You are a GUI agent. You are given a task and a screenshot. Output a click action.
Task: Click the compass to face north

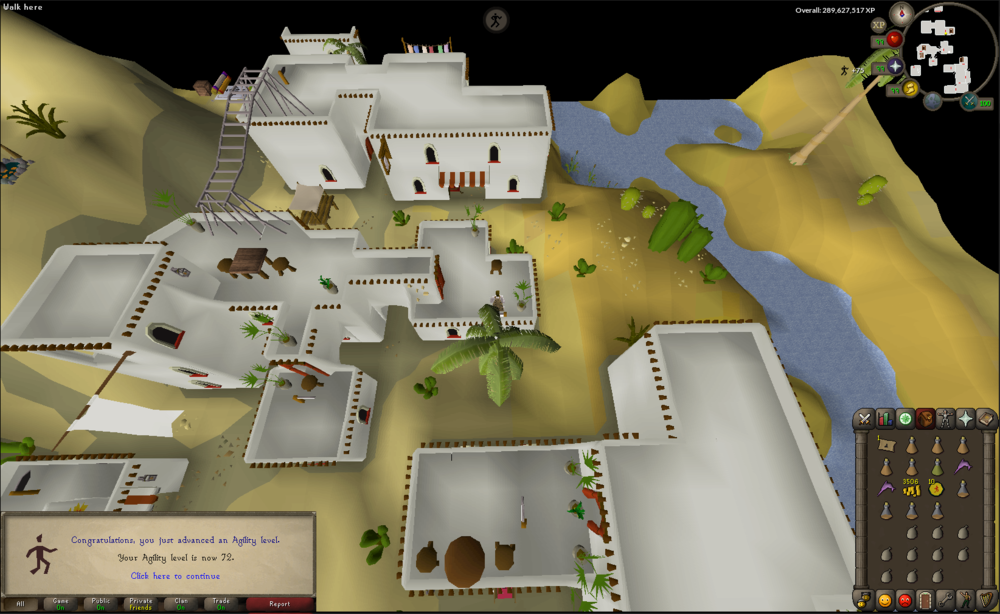[x=902, y=14]
